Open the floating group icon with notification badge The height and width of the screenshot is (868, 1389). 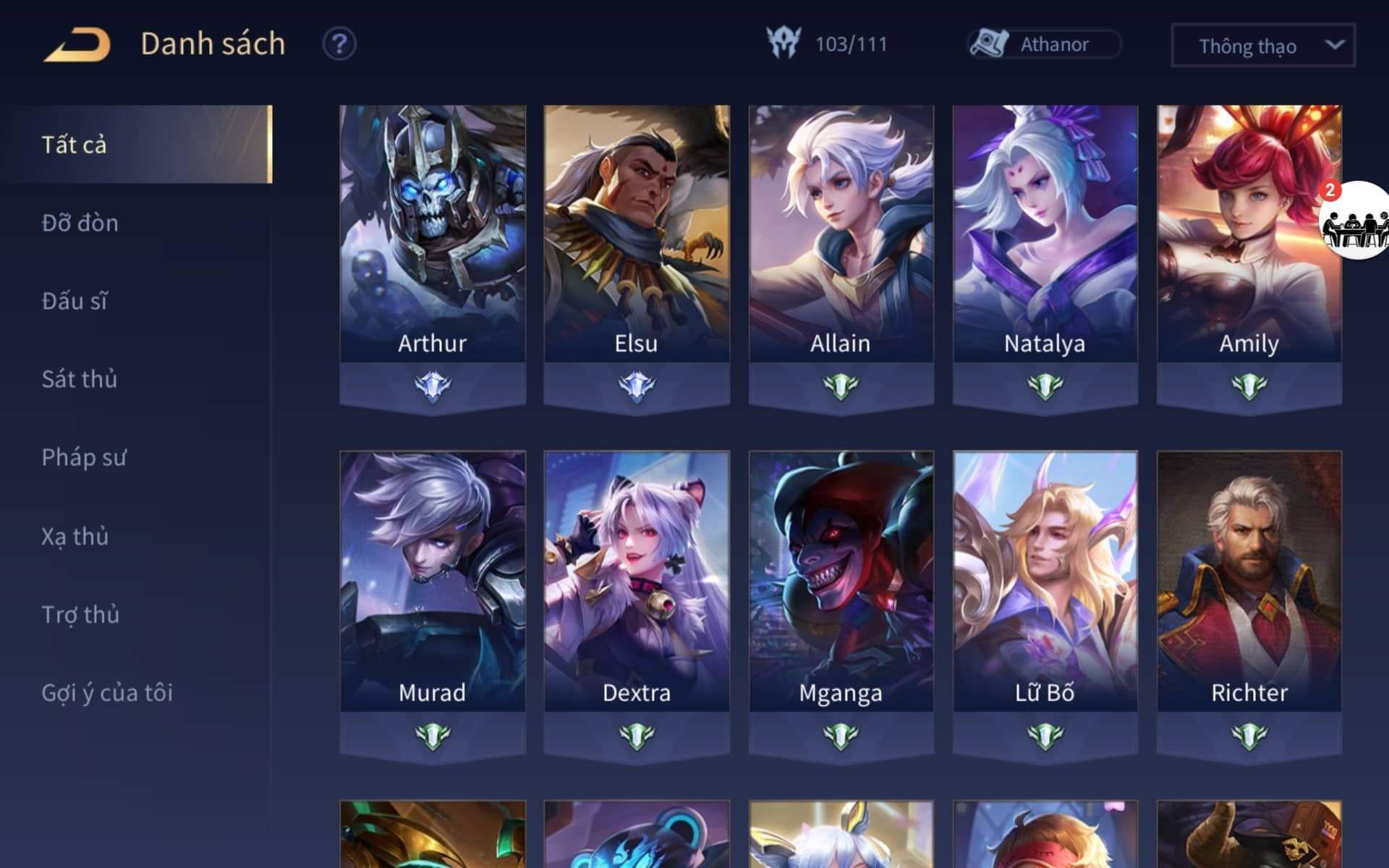pos(1356,221)
